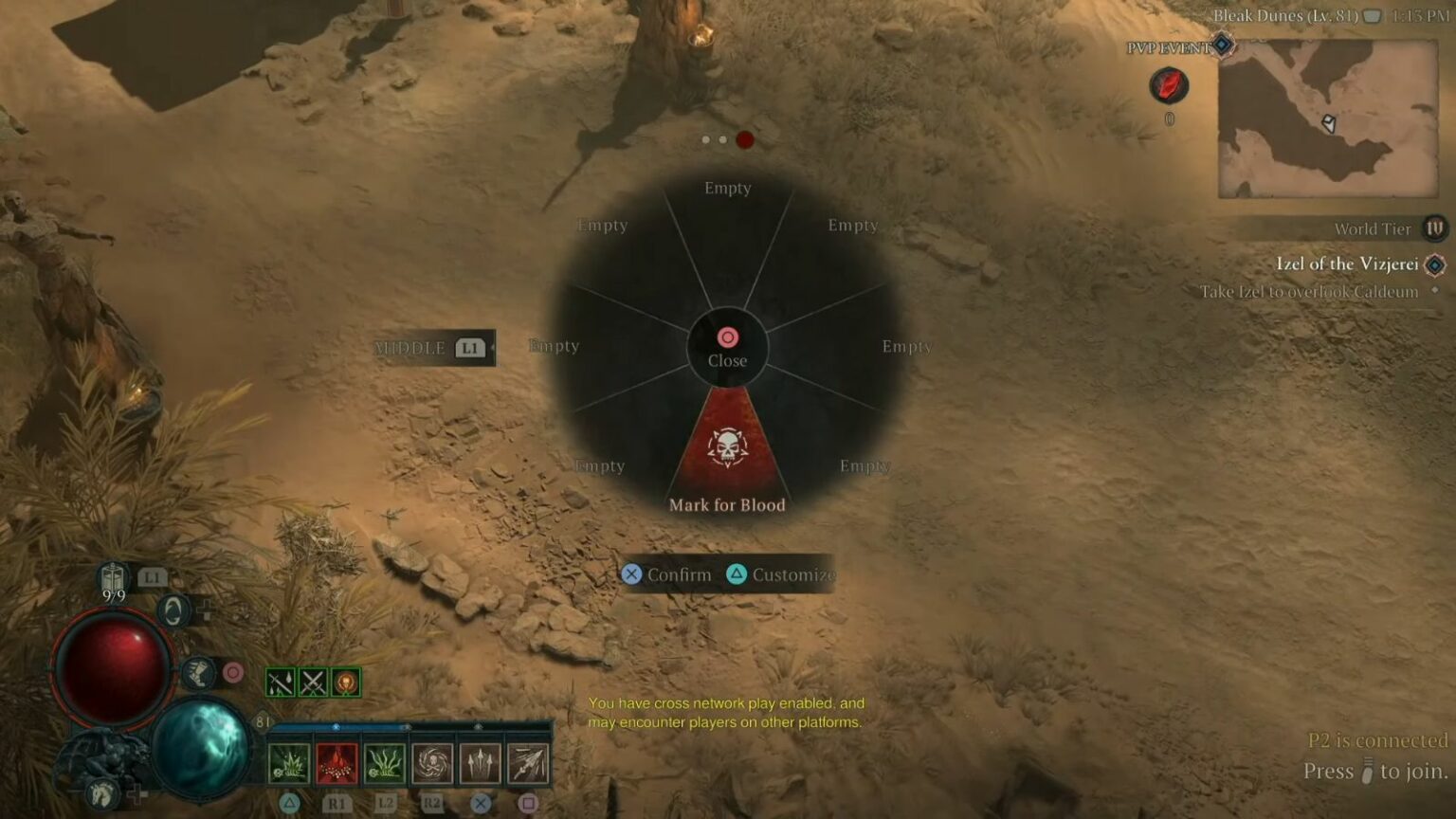This screenshot has height=819, width=1456.
Task: Click the objective Take Izel to overlook Caldeum
Action: (x=1306, y=292)
